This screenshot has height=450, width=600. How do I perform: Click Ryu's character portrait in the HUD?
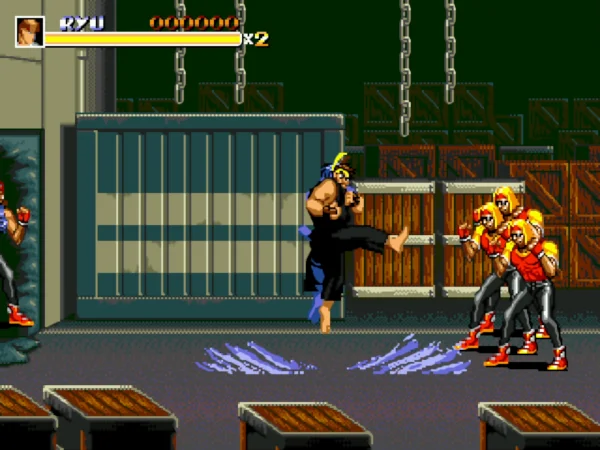click(x=29, y=31)
